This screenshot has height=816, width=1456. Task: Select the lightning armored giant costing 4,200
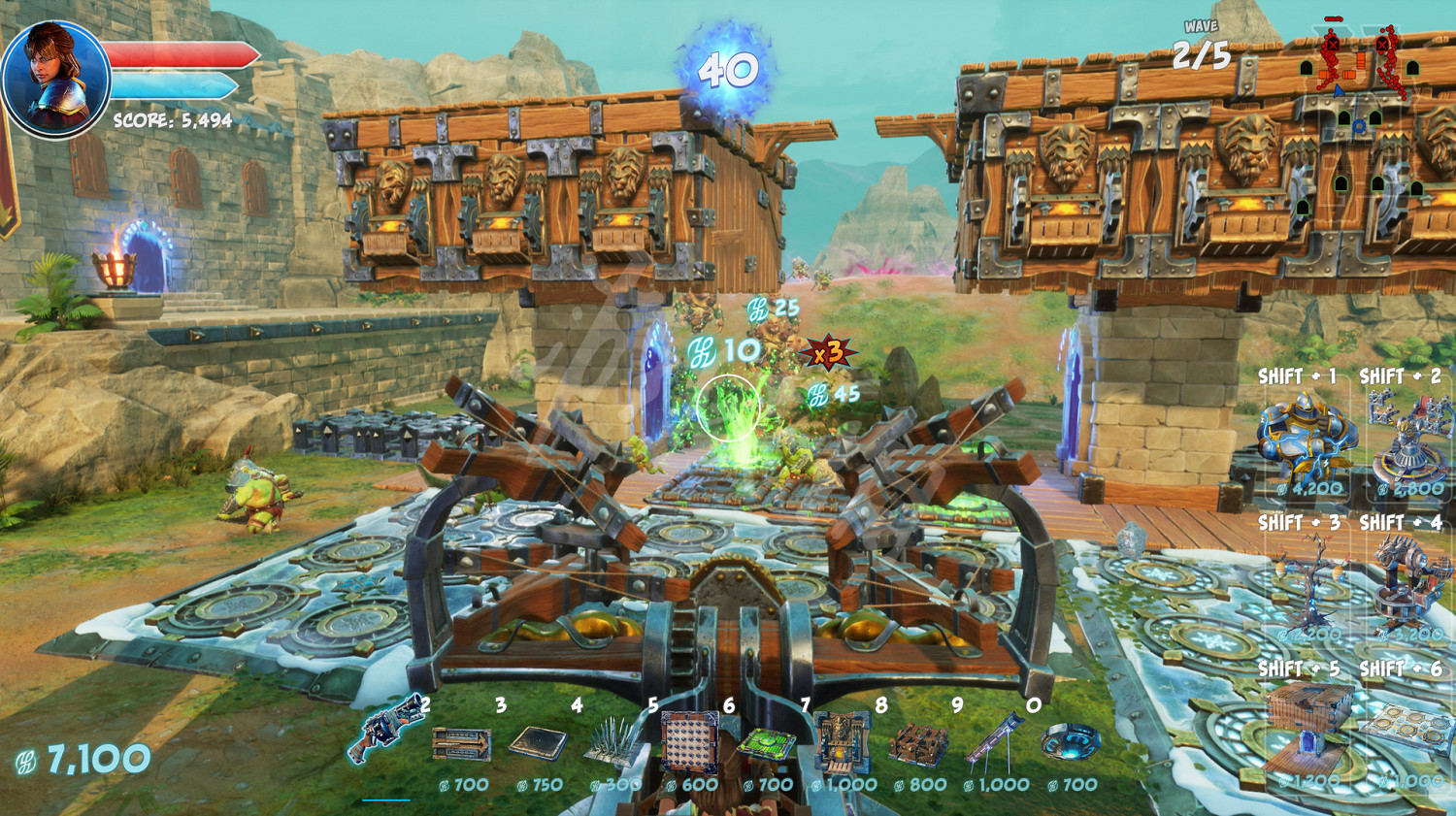coord(1306,435)
